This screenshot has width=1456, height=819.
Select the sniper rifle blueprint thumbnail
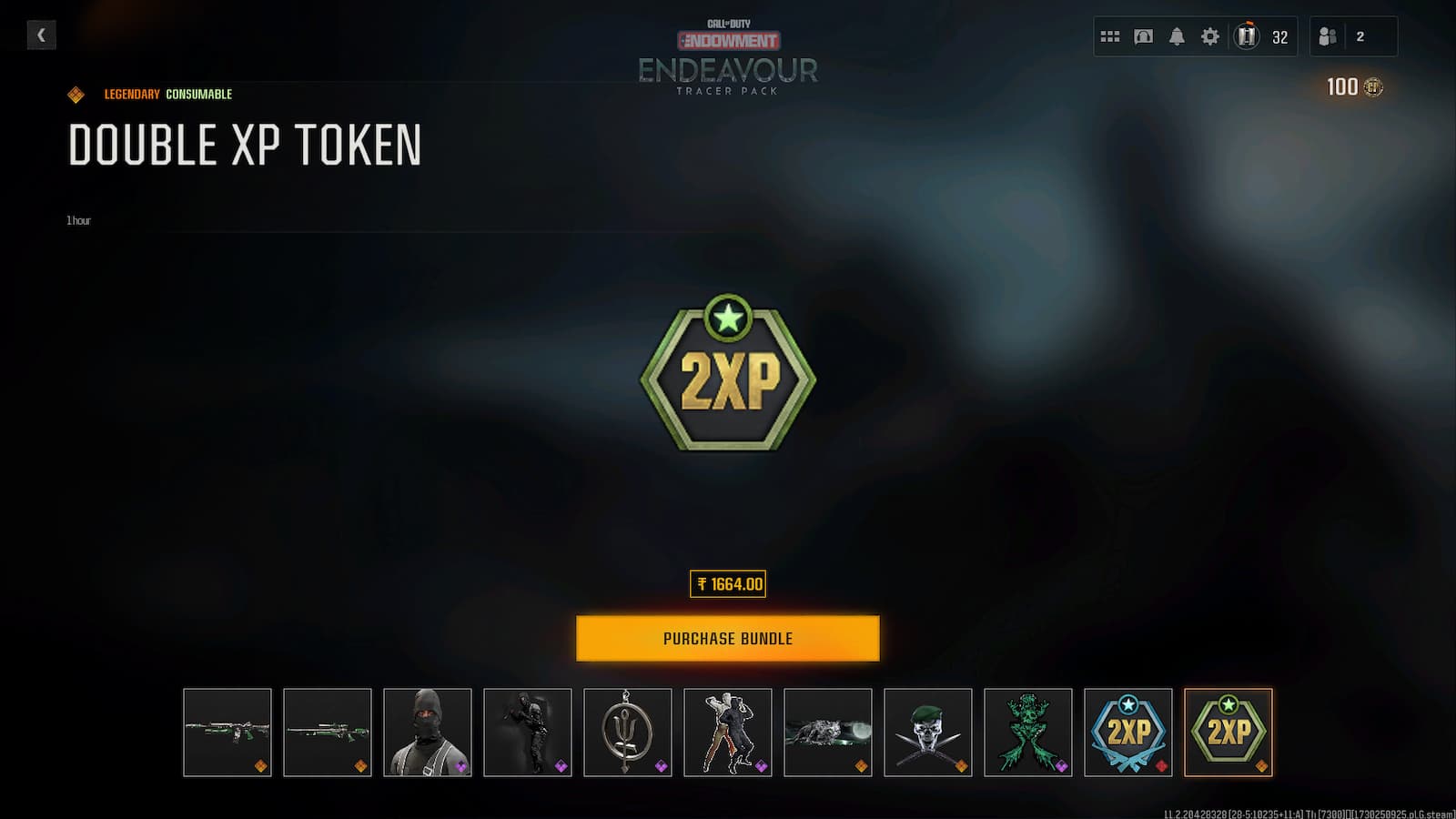pos(327,733)
